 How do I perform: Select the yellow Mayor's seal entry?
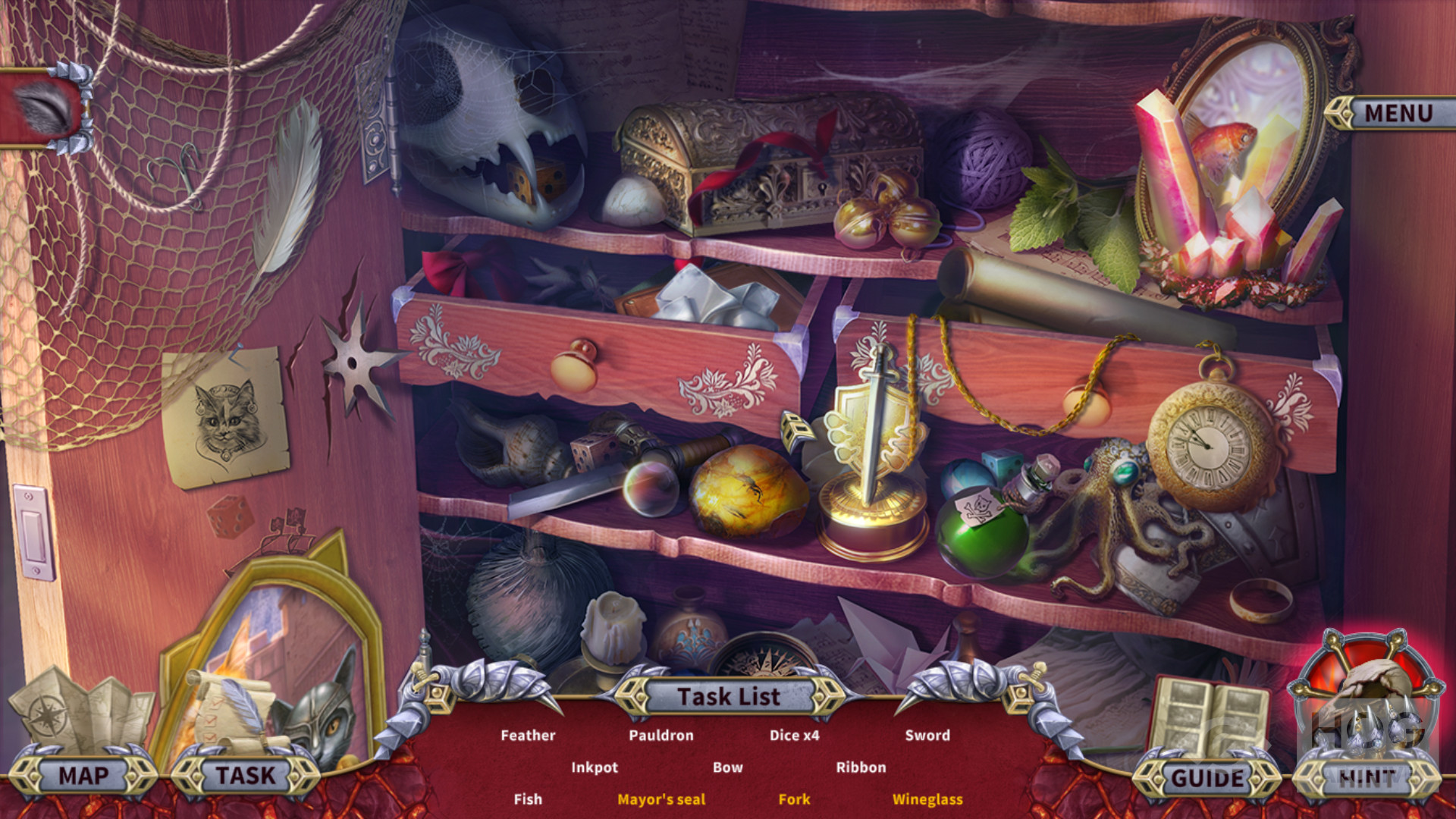[x=661, y=799]
